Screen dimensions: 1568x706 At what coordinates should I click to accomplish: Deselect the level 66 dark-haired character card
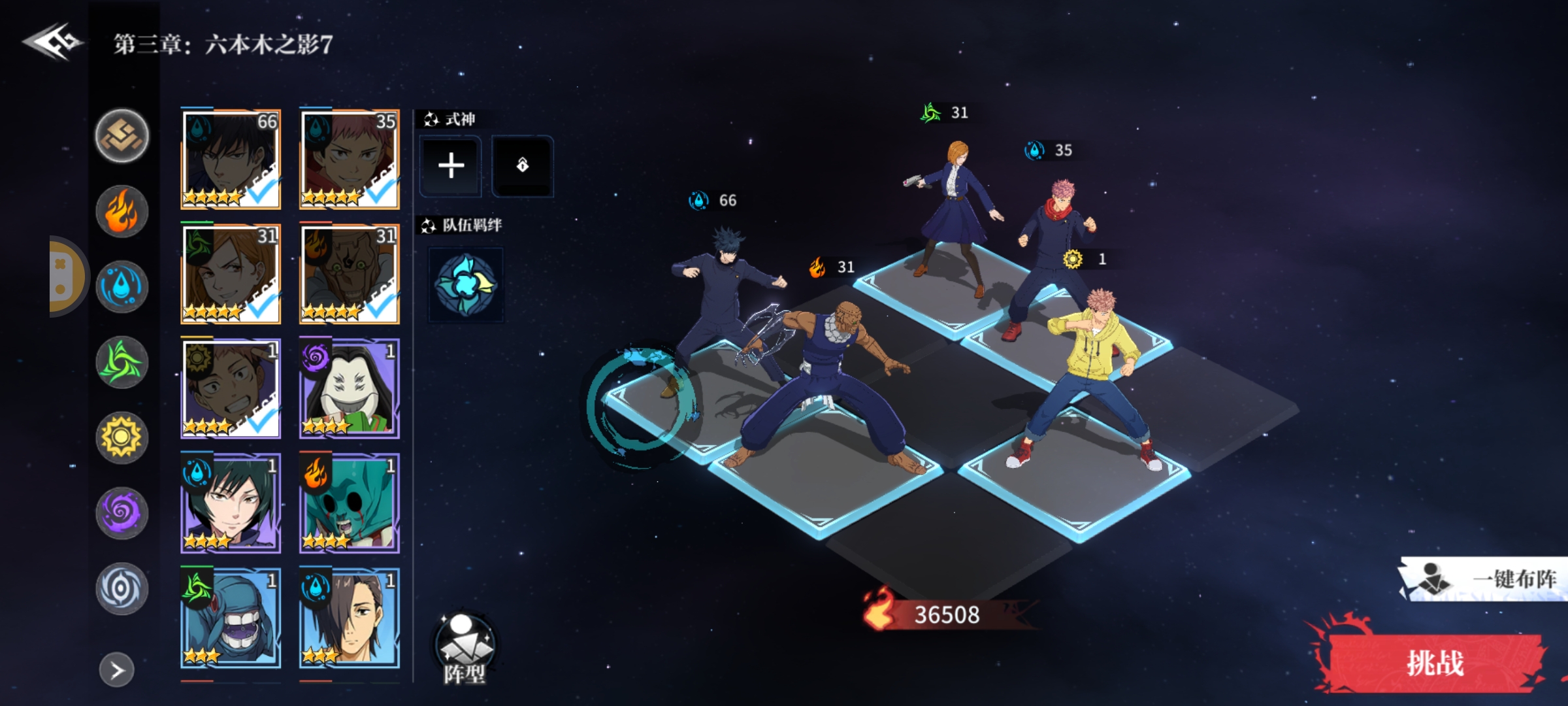coord(231,159)
